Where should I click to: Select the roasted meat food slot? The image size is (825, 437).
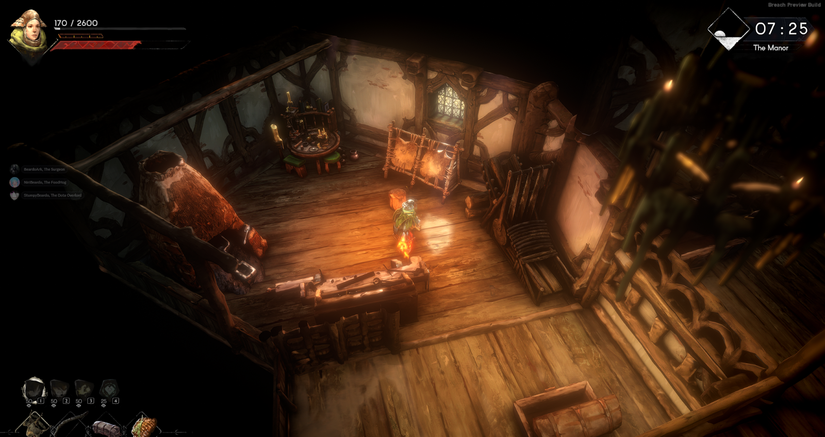(143, 427)
